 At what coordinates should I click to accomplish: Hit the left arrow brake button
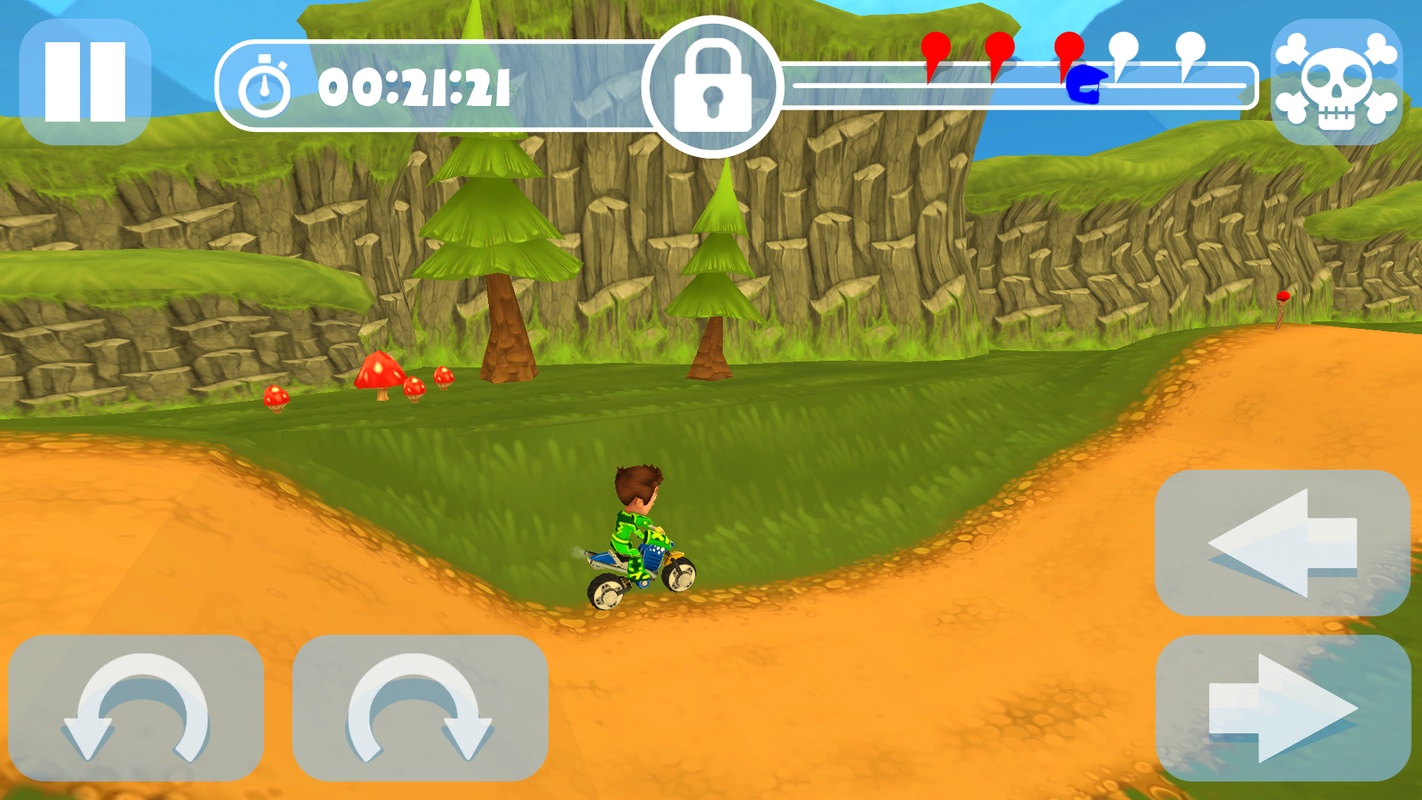1282,543
